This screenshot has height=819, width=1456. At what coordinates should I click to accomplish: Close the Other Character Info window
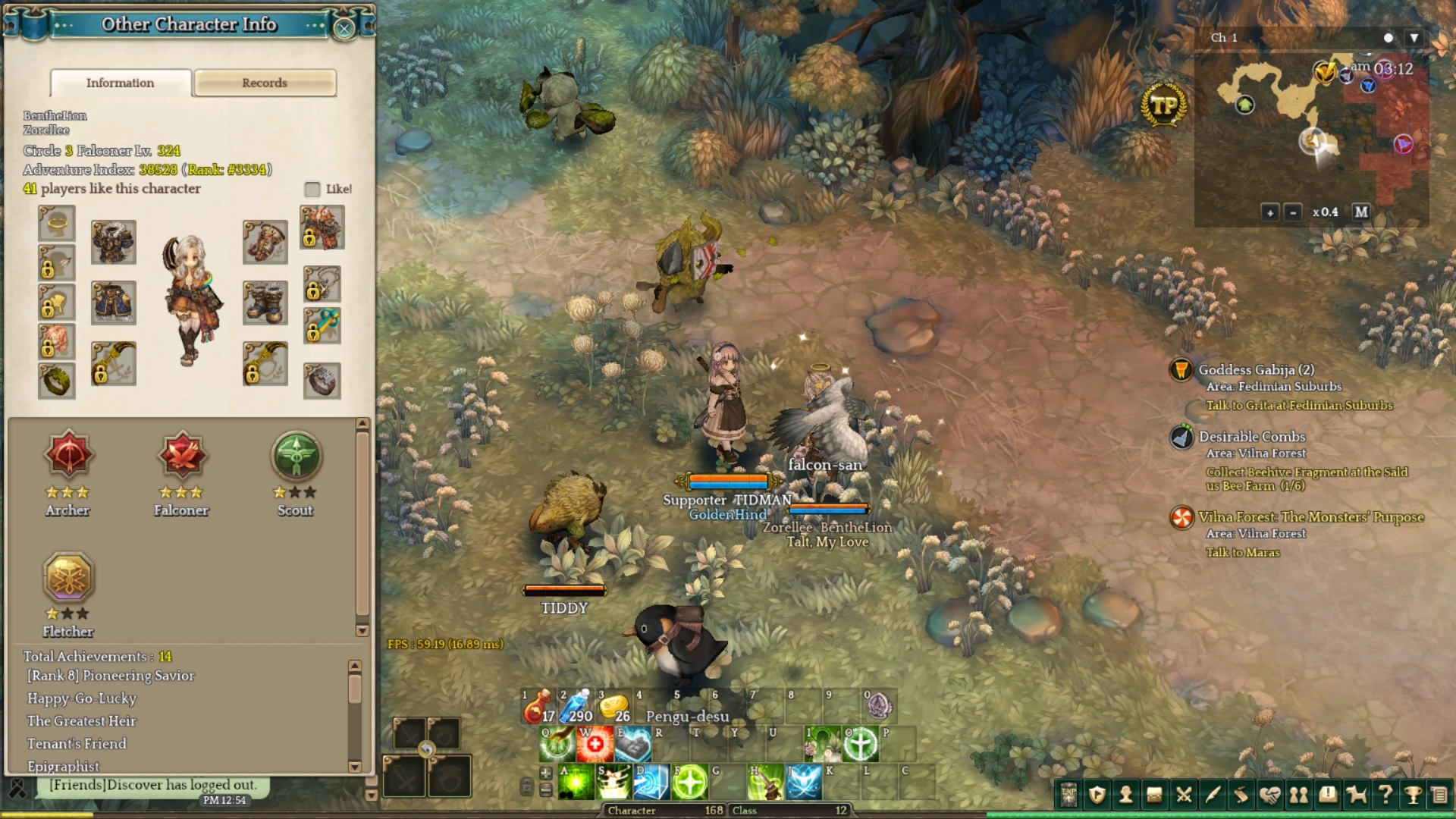point(344,28)
